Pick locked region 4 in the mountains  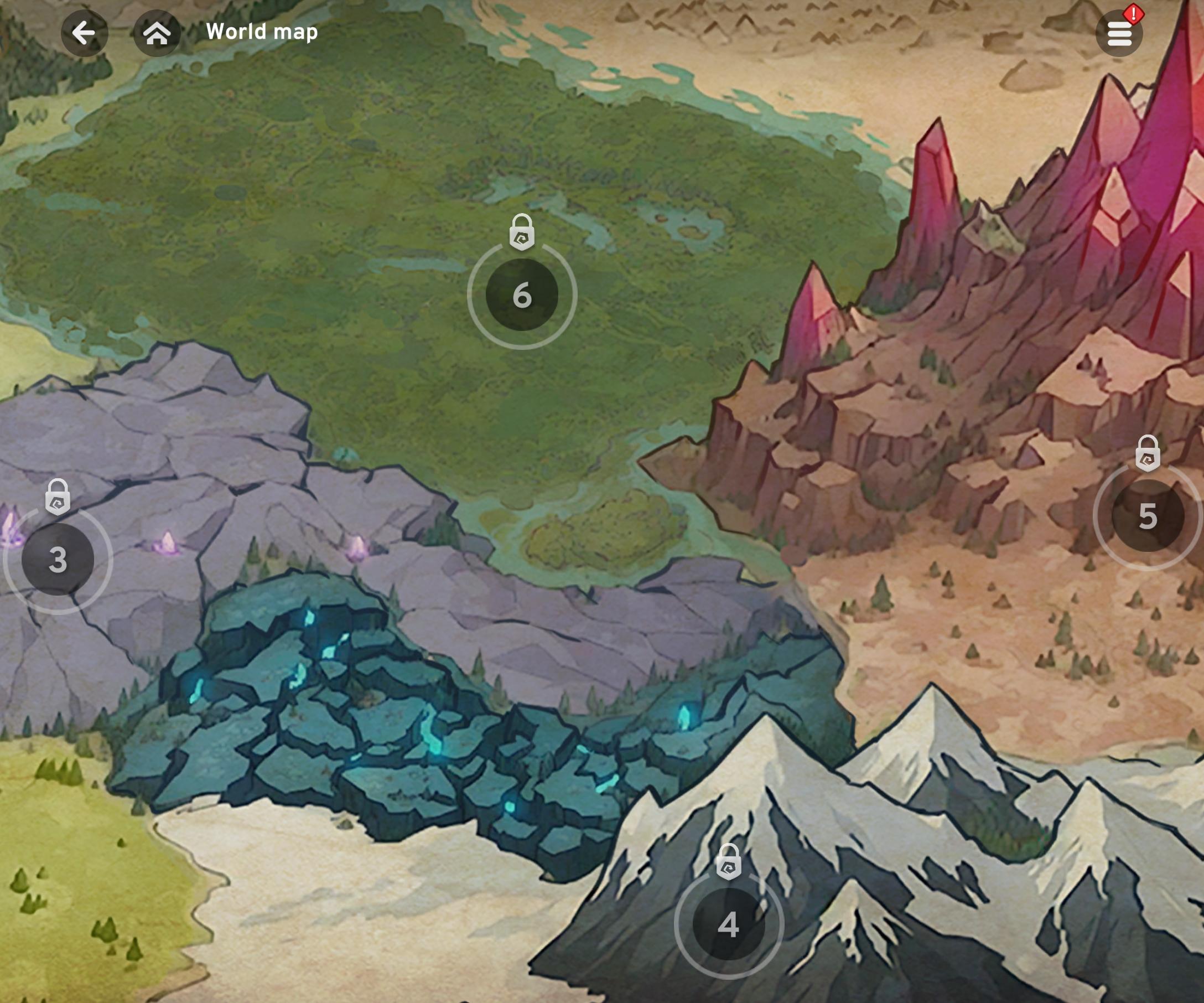click(x=729, y=924)
